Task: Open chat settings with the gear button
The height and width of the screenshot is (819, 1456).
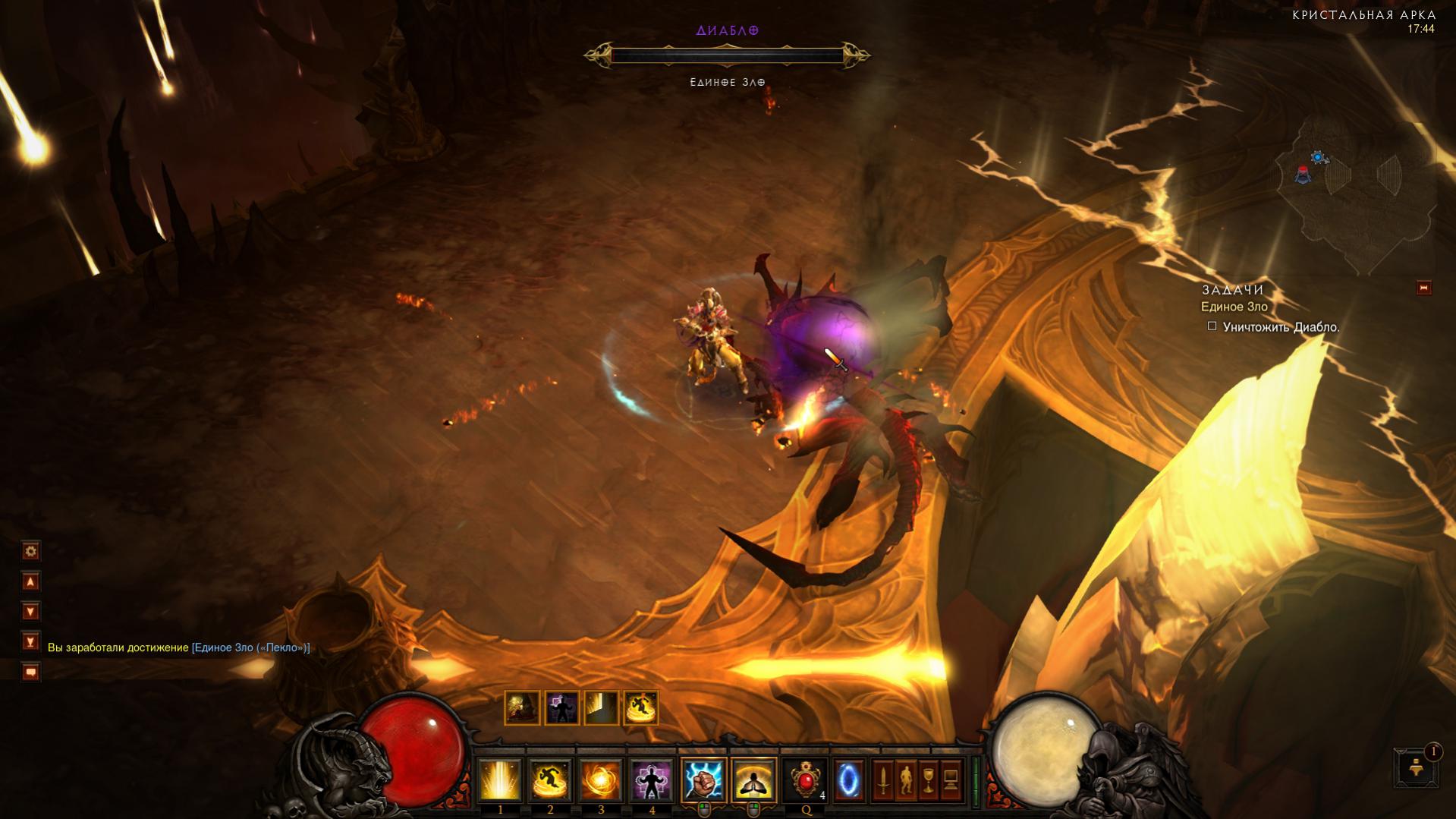Action: pos(30,551)
